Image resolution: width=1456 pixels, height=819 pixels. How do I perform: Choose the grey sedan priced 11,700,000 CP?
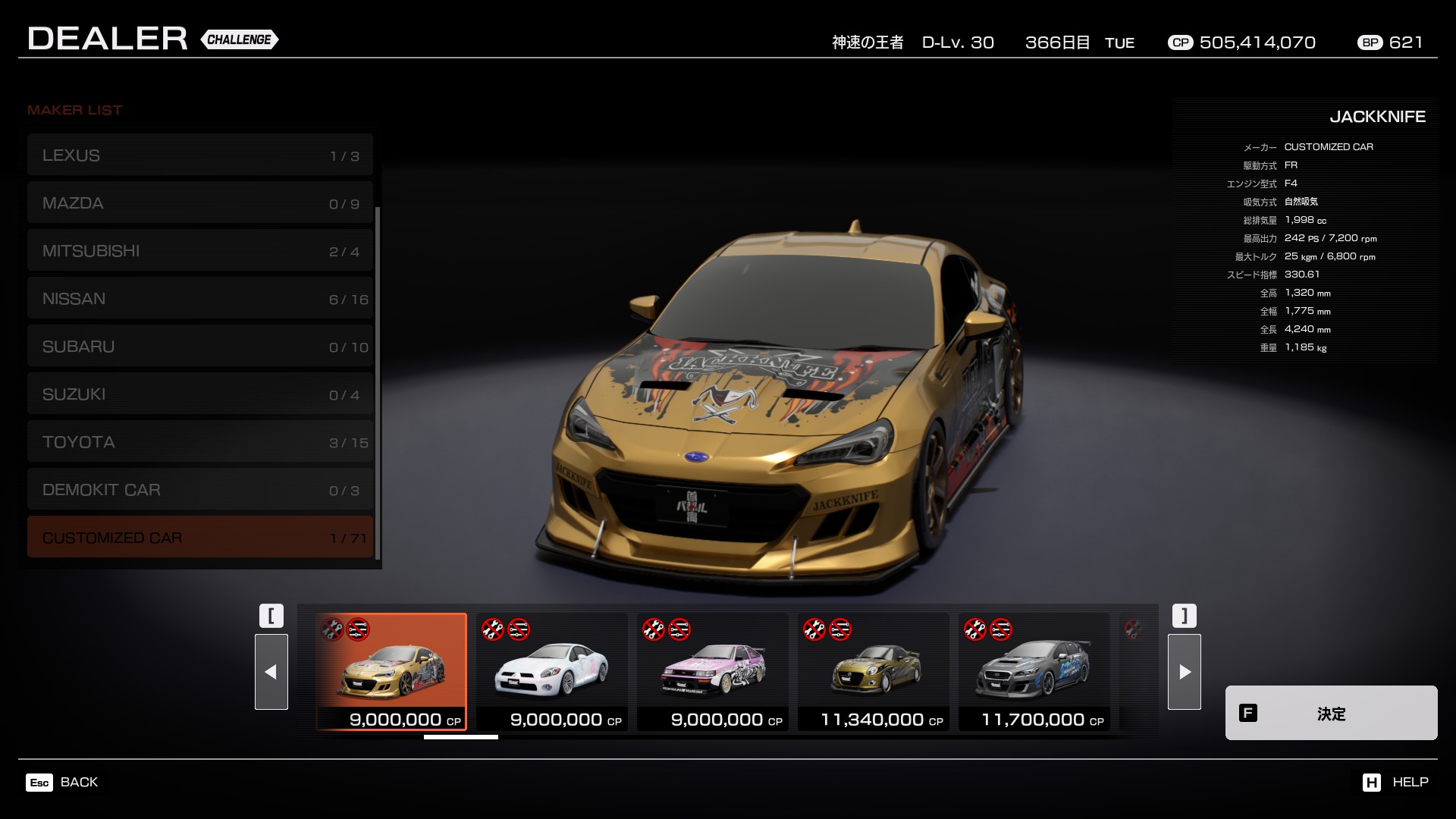1034,672
